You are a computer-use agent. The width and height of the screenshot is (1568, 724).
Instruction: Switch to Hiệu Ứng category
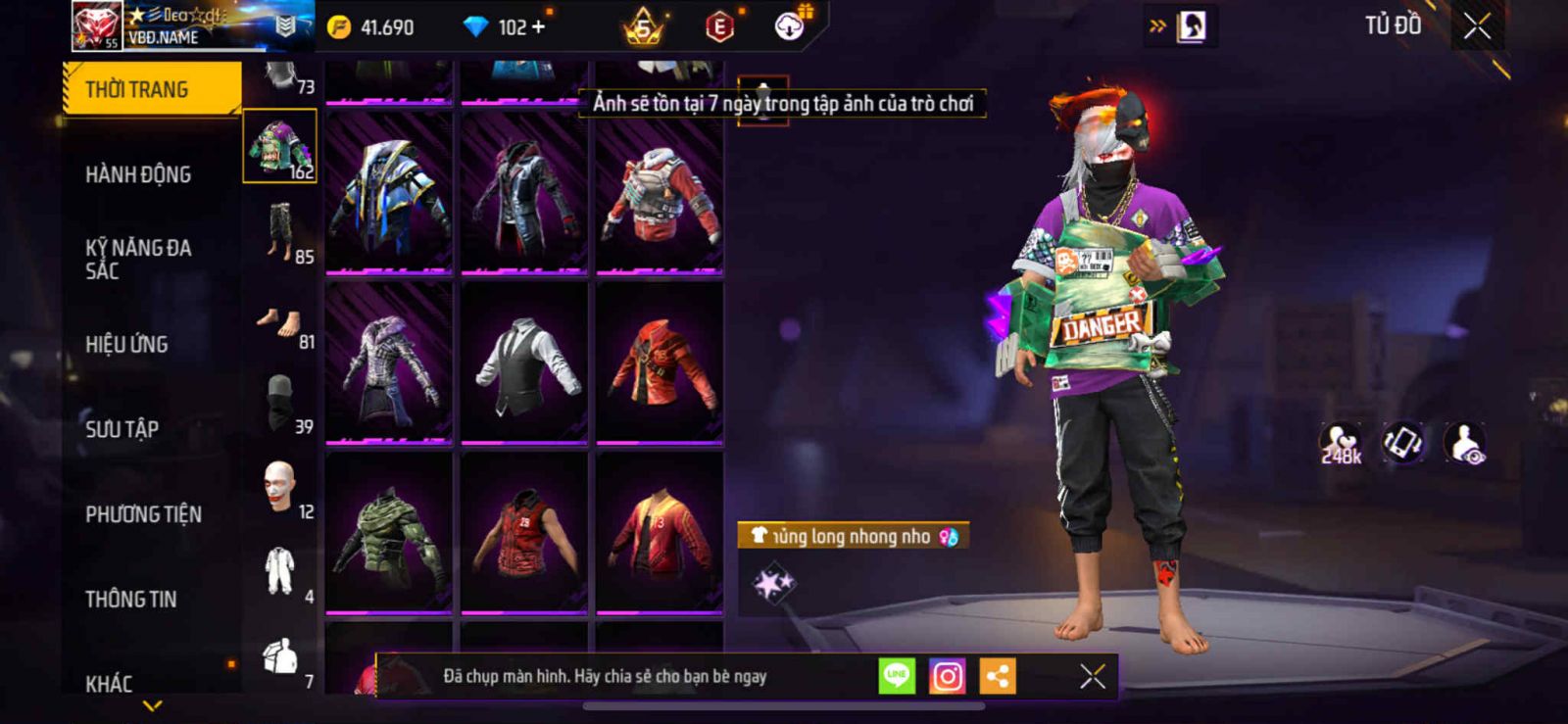pyautogui.click(x=126, y=344)
